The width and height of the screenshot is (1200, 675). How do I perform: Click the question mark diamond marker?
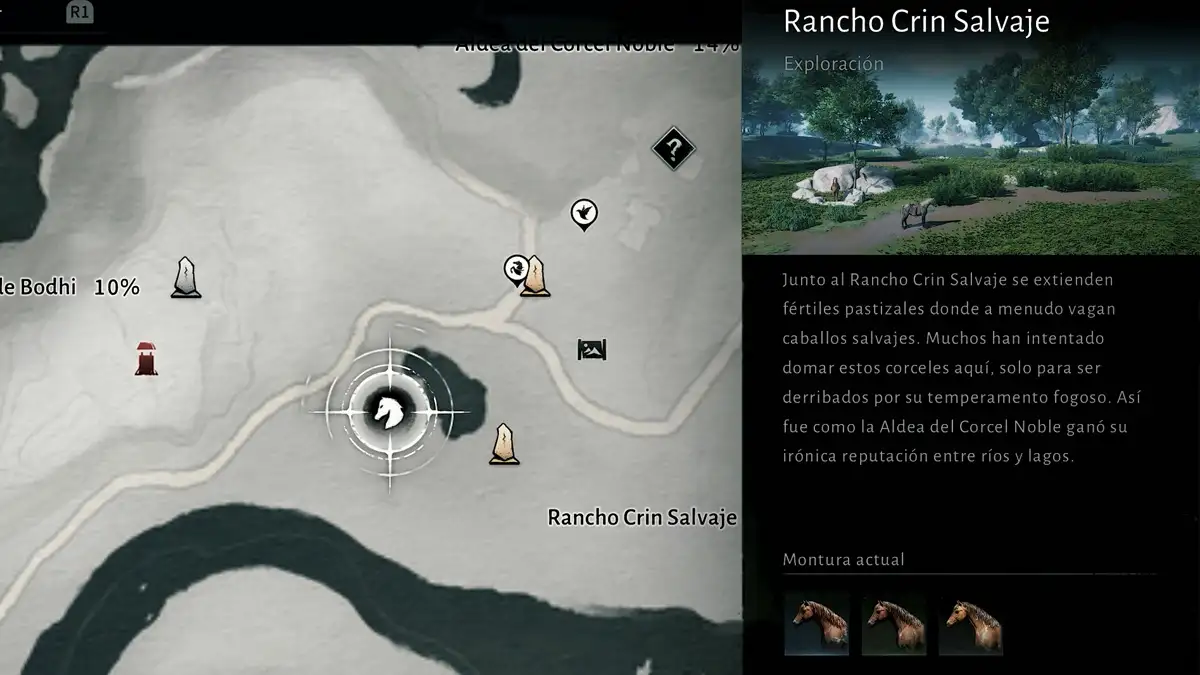pyautogui.click(x=674, y=150)
